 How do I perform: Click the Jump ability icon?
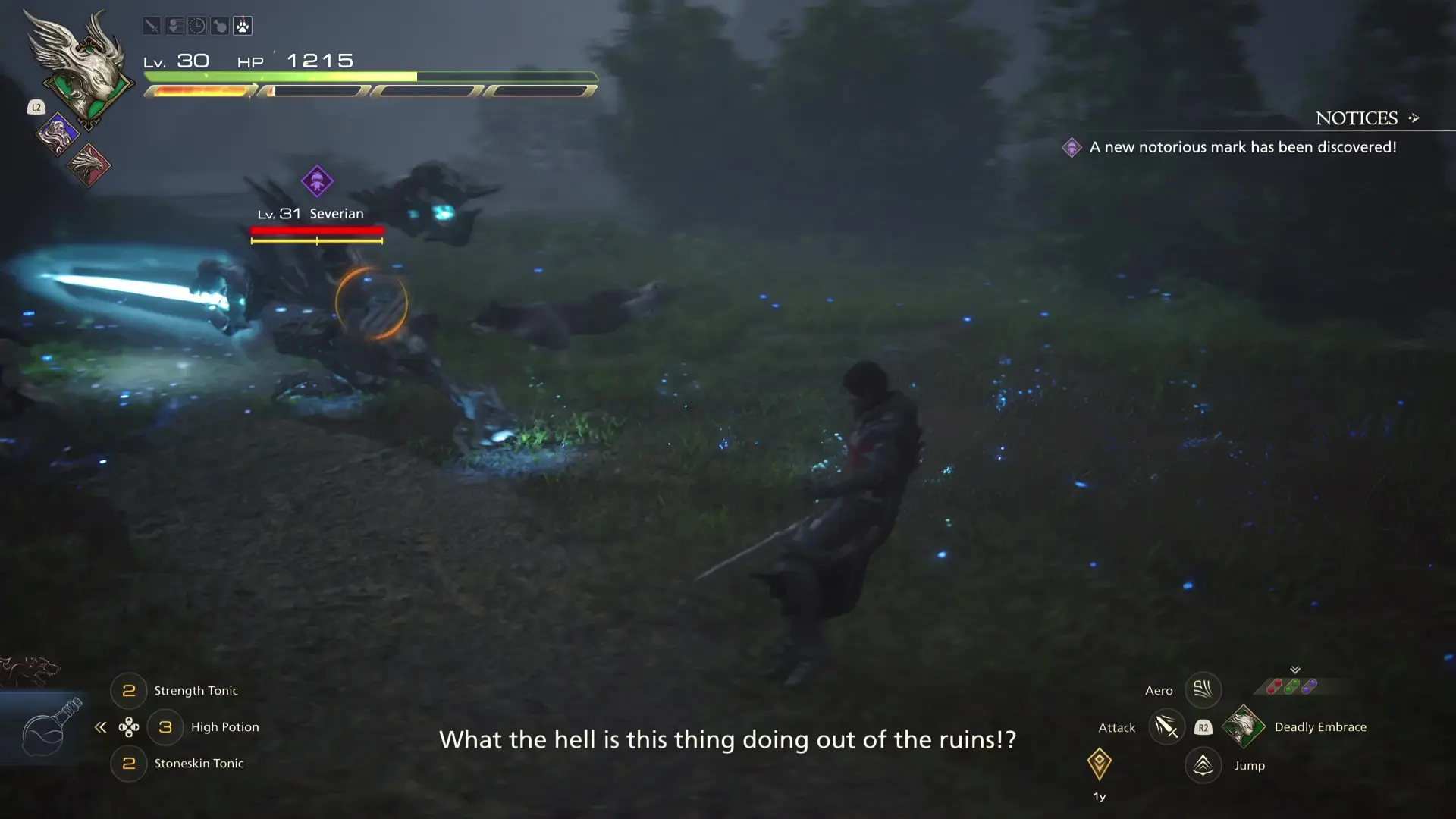1203,765
